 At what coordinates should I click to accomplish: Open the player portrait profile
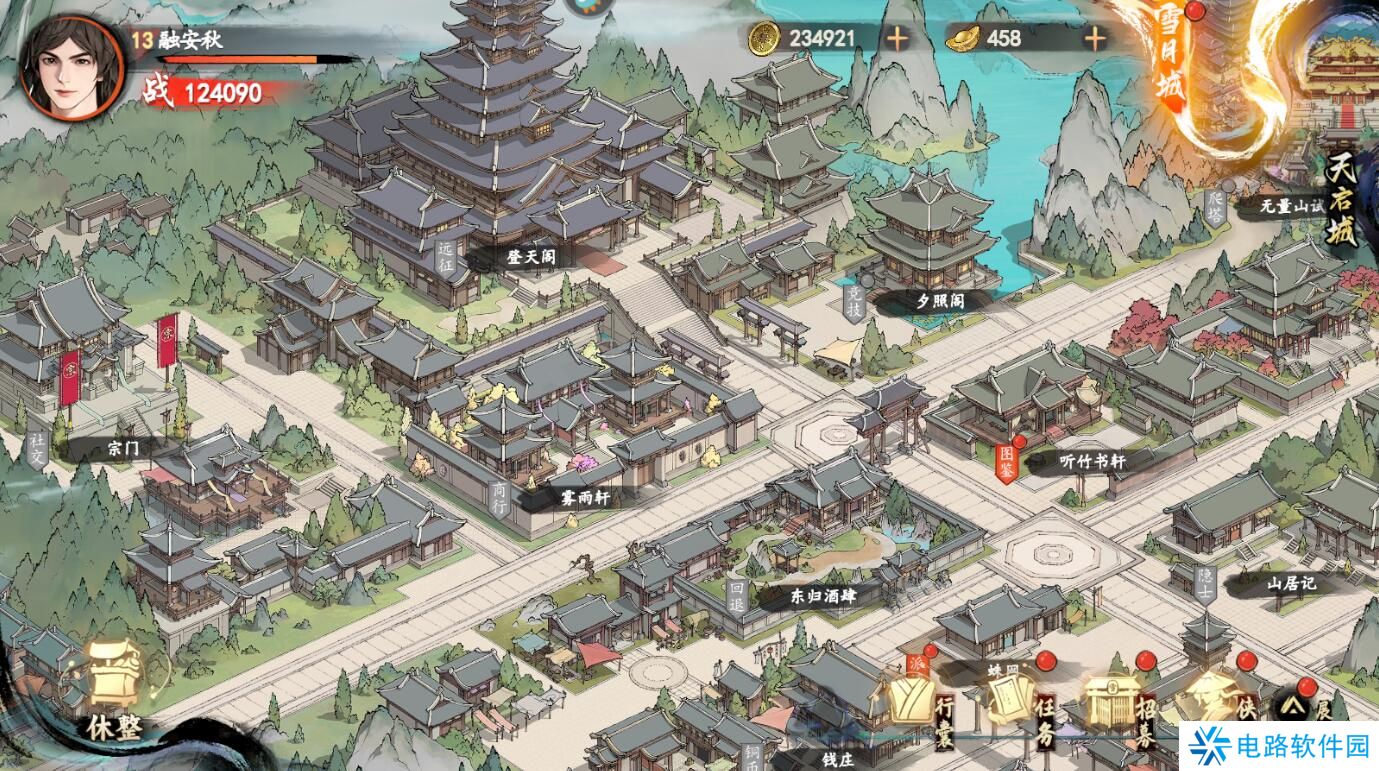71,68
